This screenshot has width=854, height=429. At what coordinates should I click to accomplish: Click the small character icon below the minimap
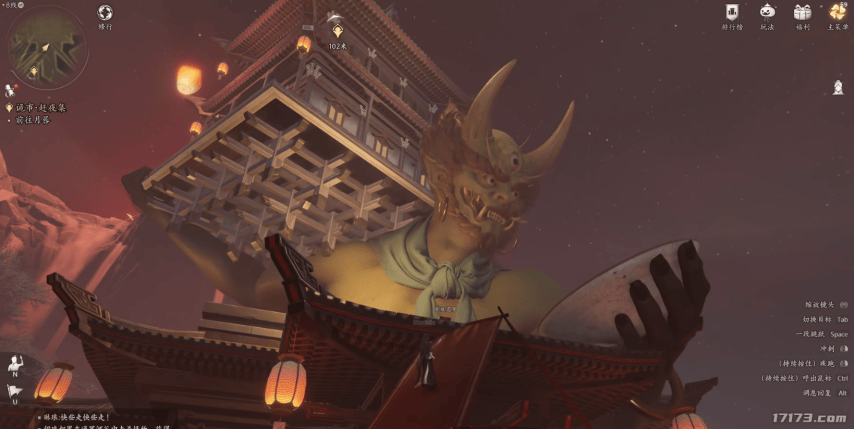tap(9, 90)
